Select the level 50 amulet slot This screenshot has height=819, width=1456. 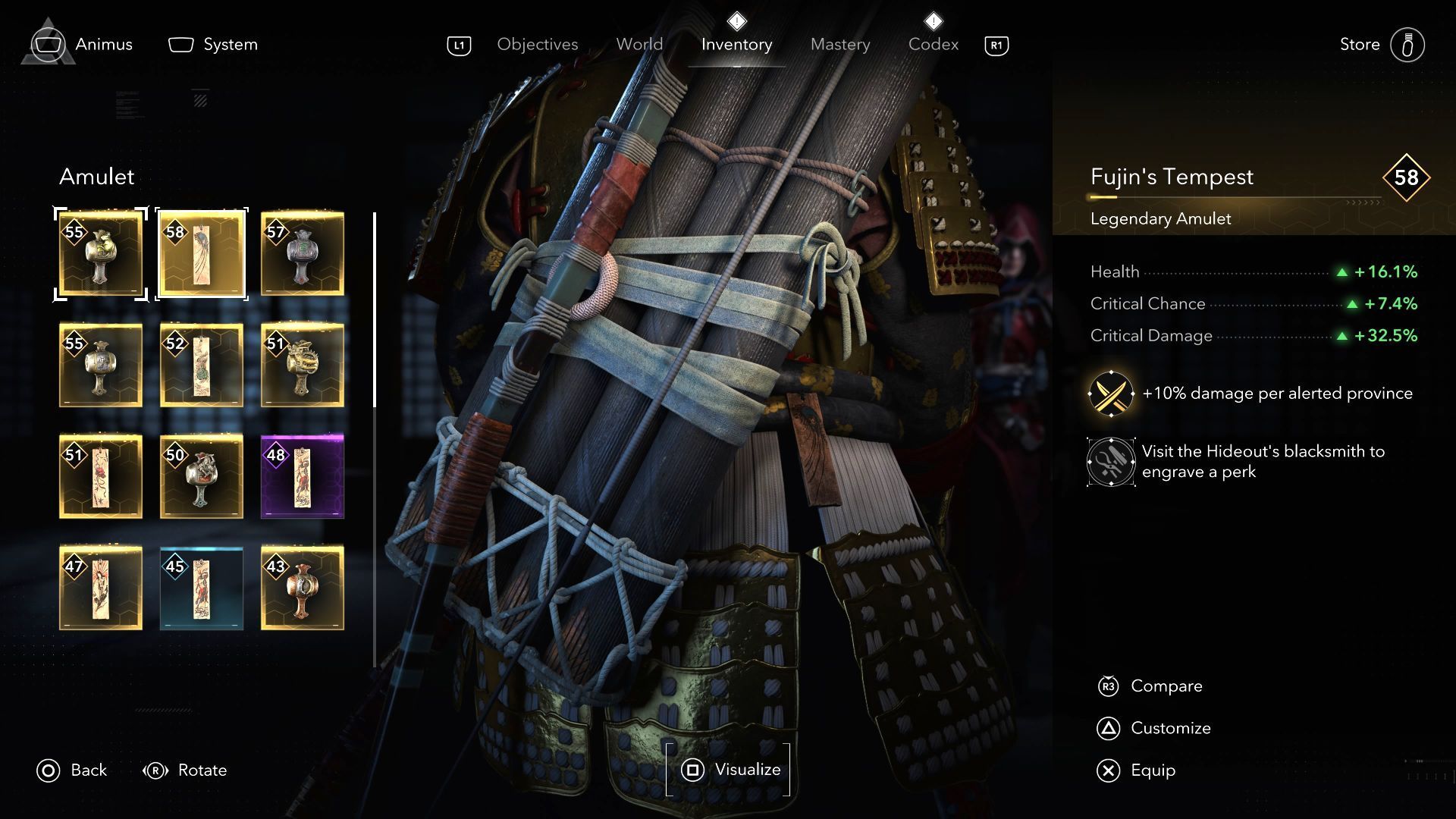[x=202, y=476]
